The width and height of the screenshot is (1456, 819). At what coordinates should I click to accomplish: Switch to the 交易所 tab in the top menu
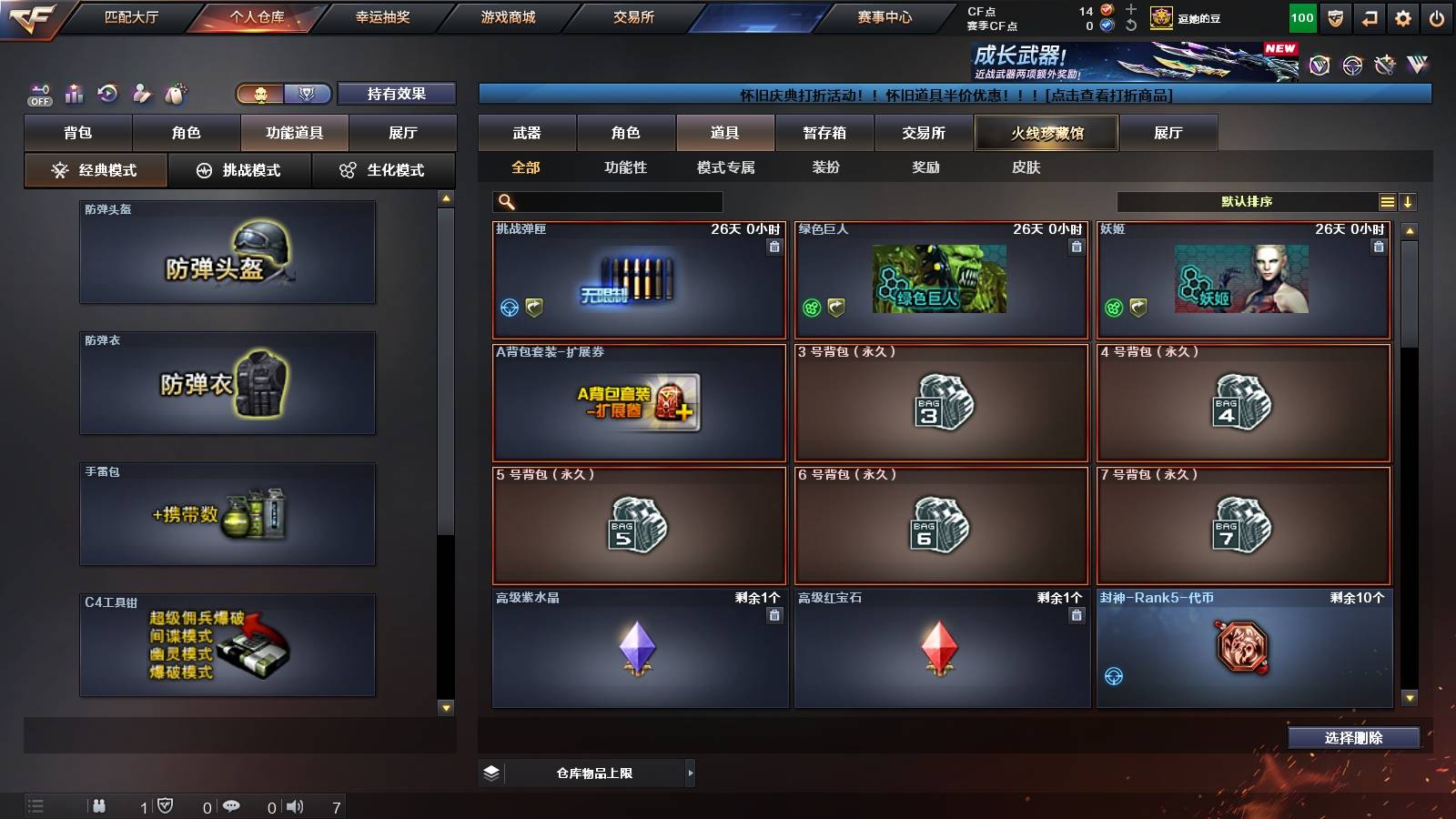click(x=632, y=16)
